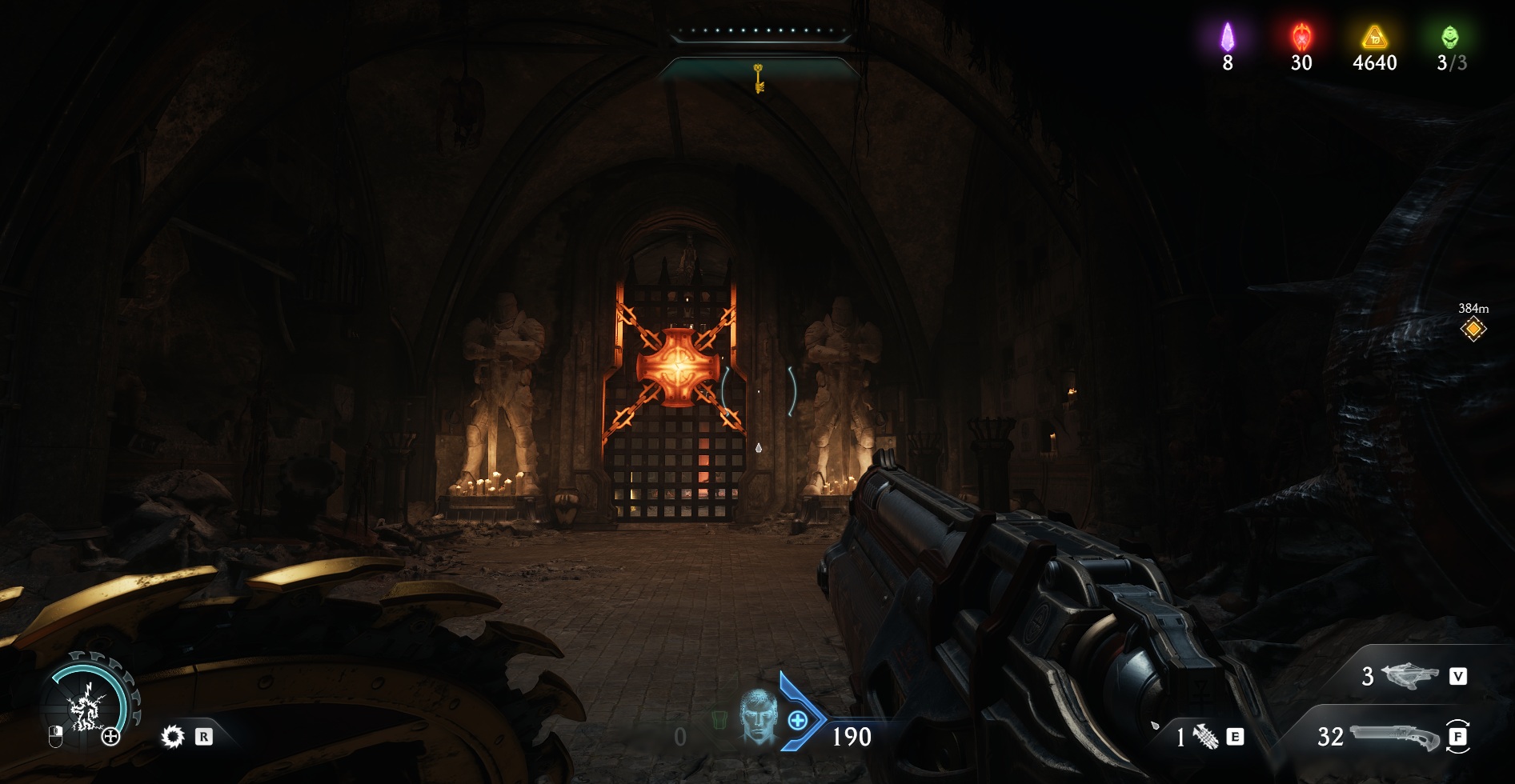Screen dimensions: 1515x784
Task: Click the gold key icon on compass
Action: point(758,78)
